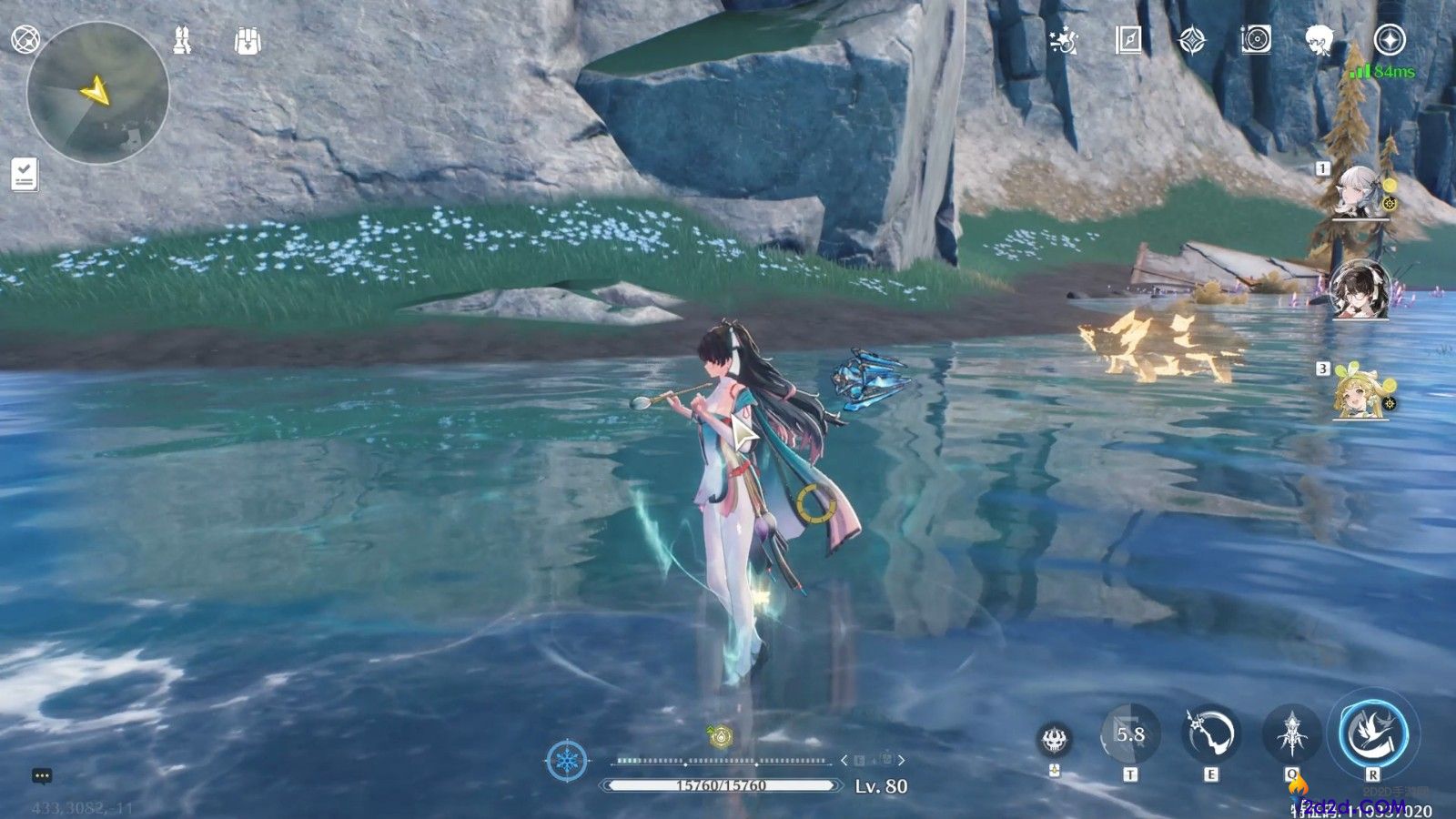
Task: Switch to the blonde third party member
Action: 1360,393
